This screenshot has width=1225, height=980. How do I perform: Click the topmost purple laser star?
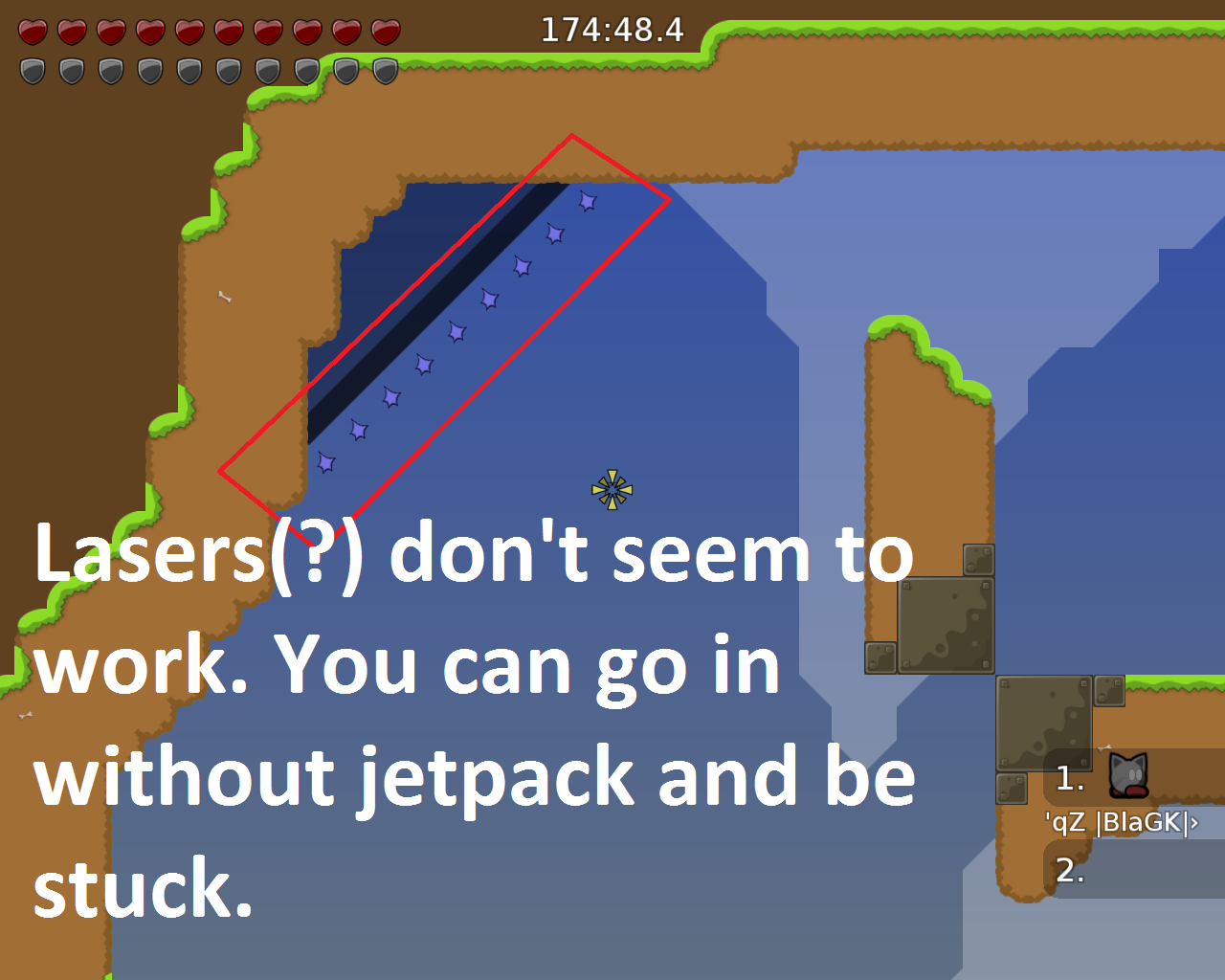pyautogui.click(x=587, y=202)
